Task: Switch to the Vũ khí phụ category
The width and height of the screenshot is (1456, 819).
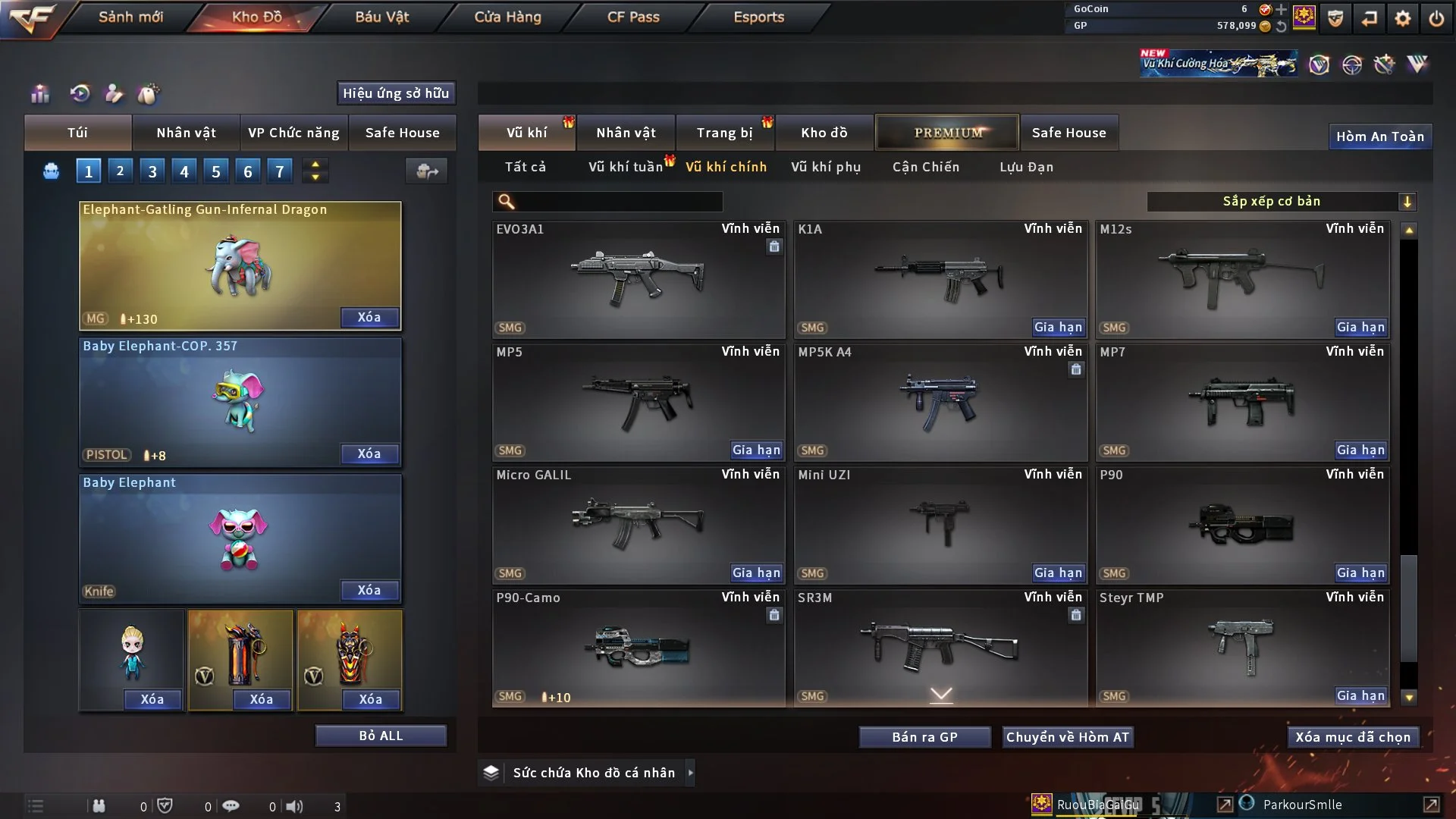Action: point(826,167)
